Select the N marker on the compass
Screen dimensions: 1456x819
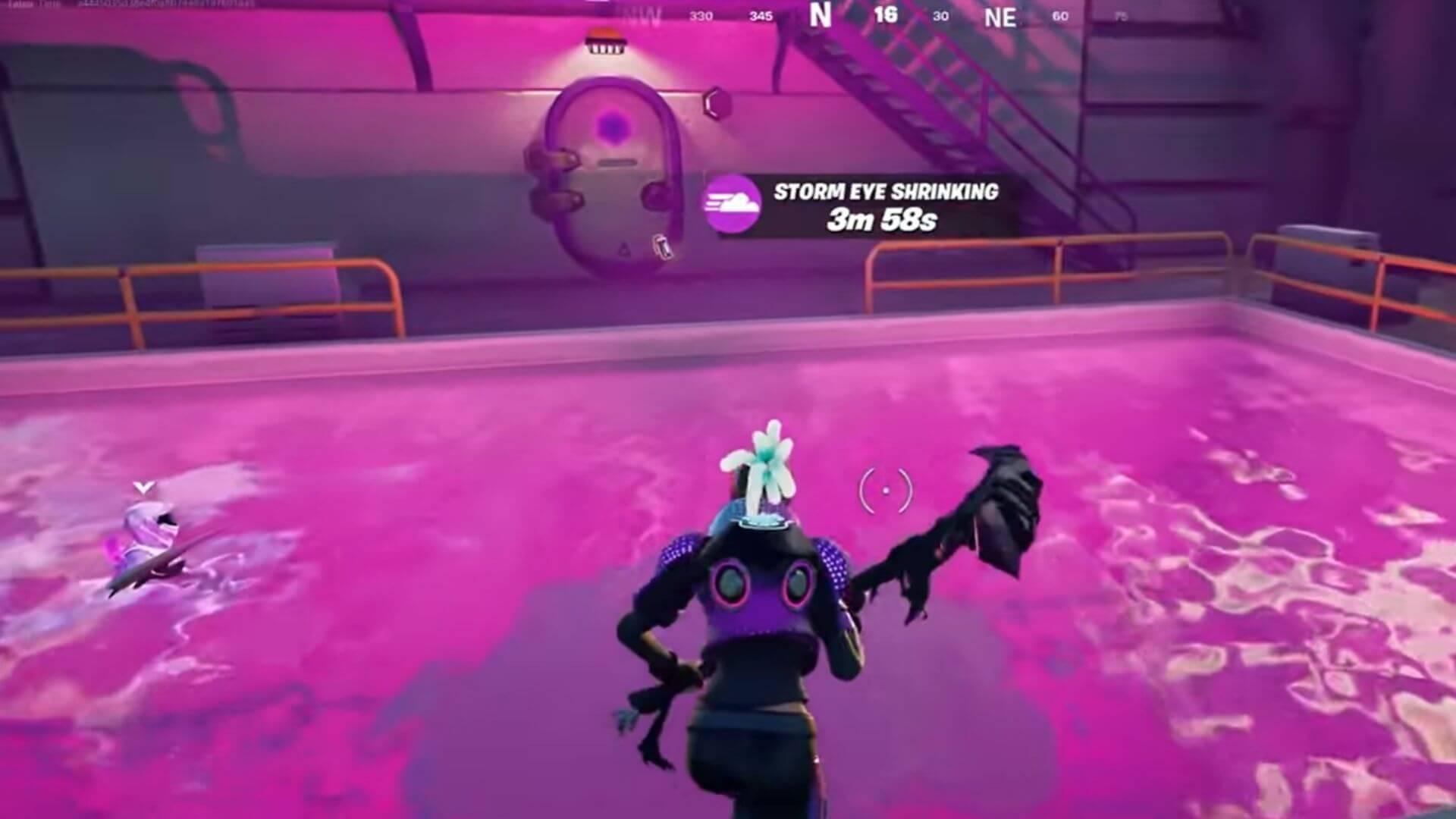(819, 15)
